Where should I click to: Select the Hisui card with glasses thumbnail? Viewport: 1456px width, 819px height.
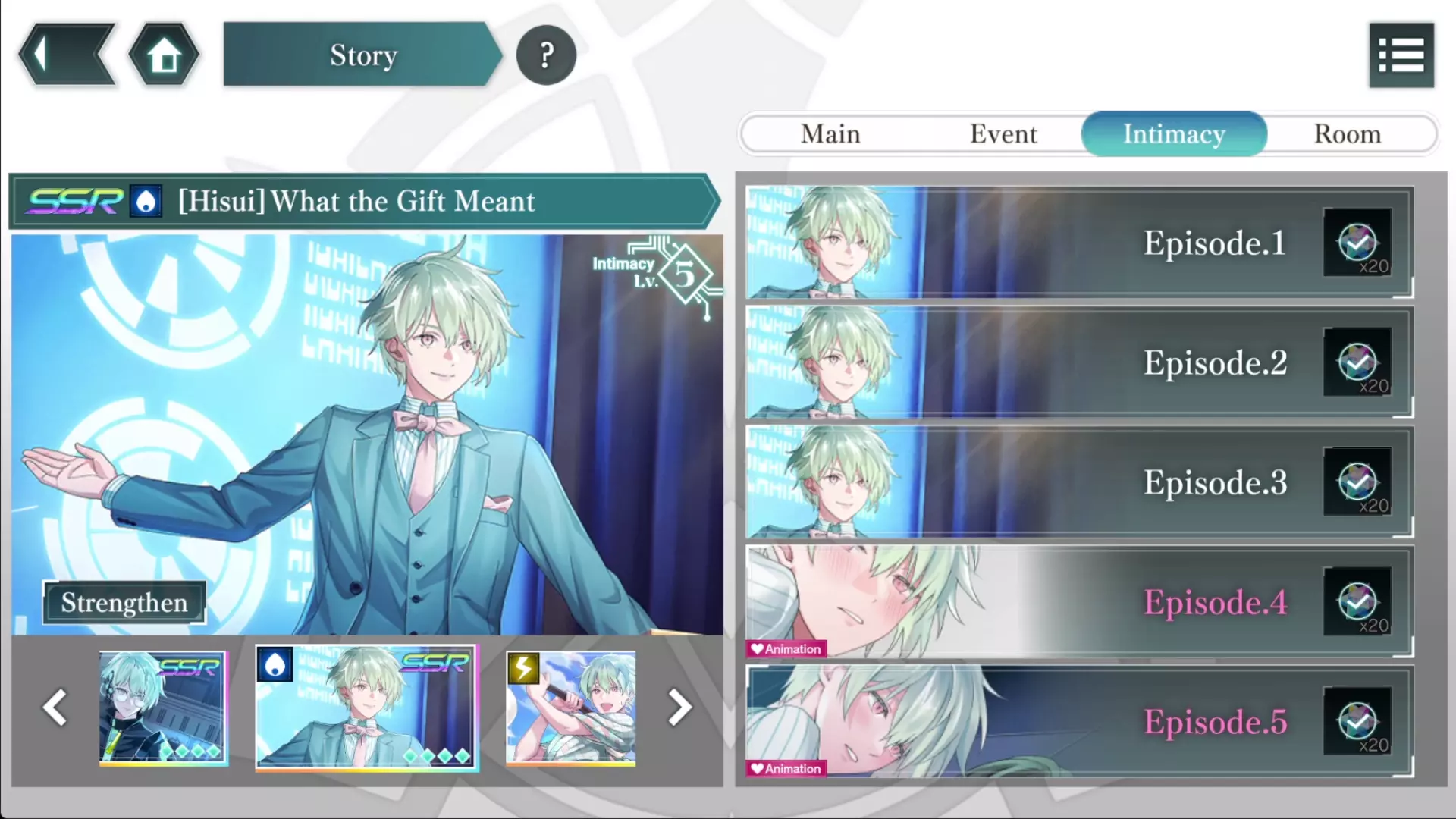coord(163,708)
